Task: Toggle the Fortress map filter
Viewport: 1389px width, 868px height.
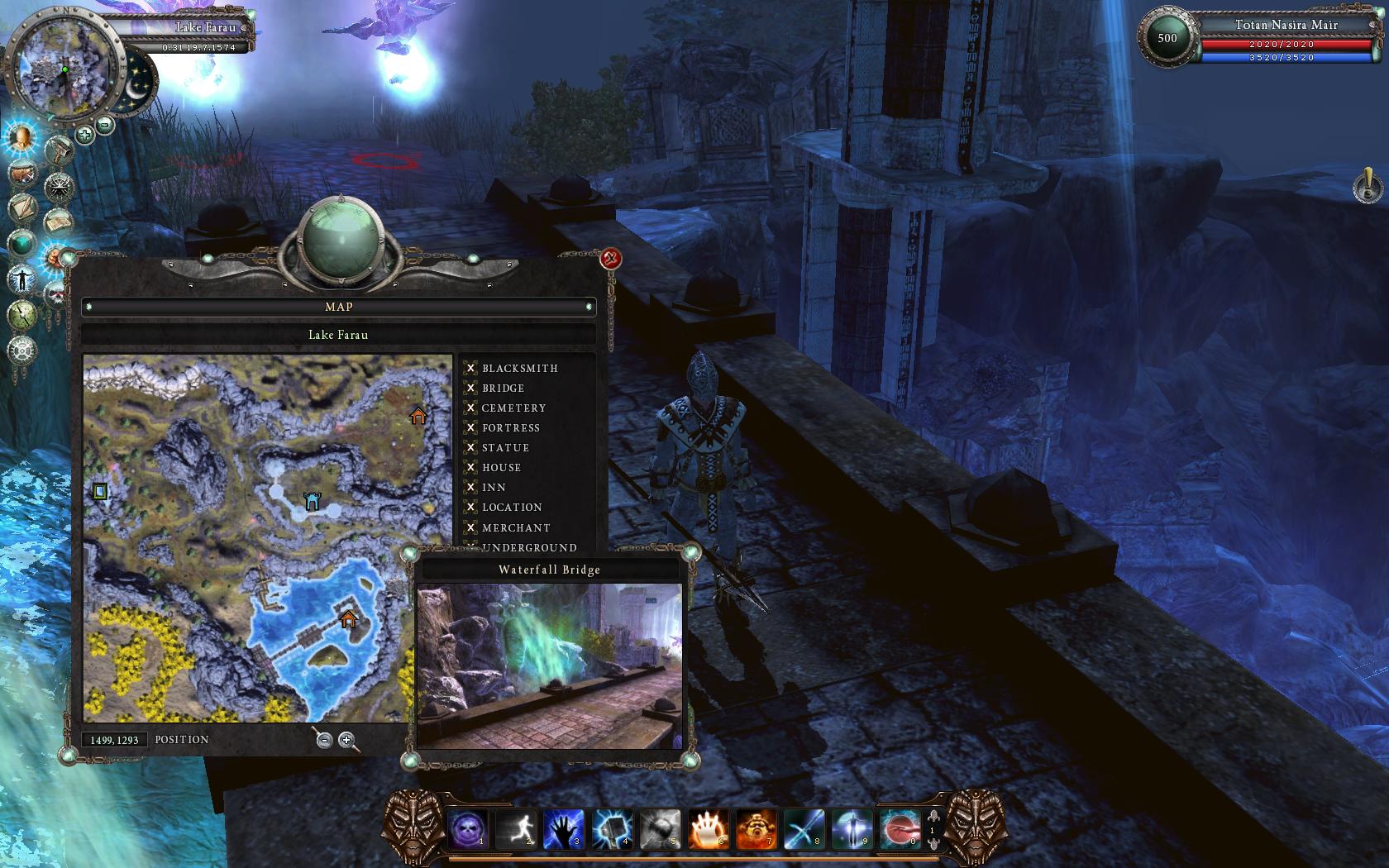Action: coord(470,427)
